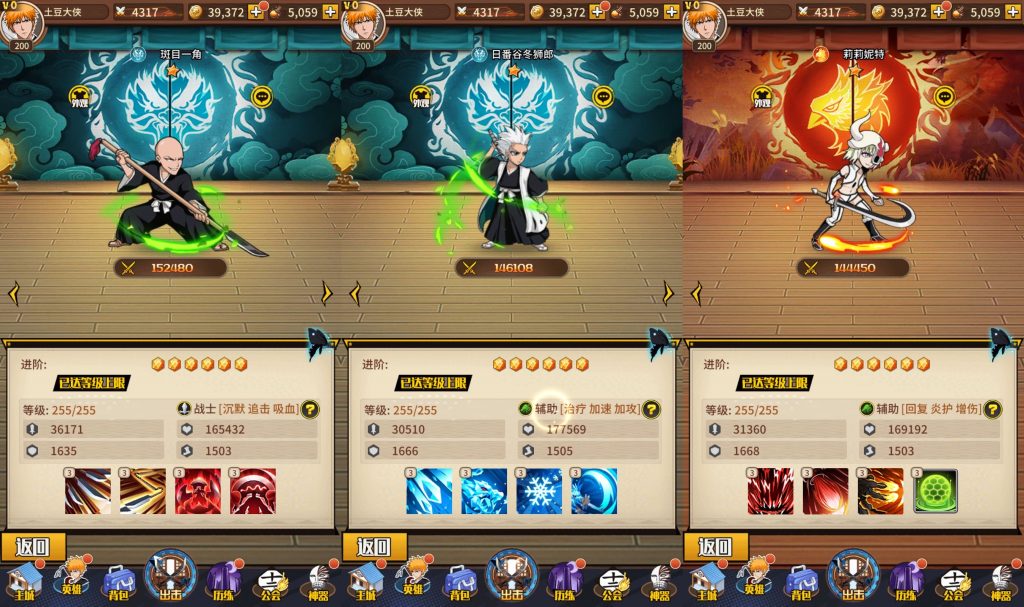Open the ice dragon skill icon
Image resolution: width=1024 pixels, height=607 pixels.
pyautogui.click(x=484, y=491)
